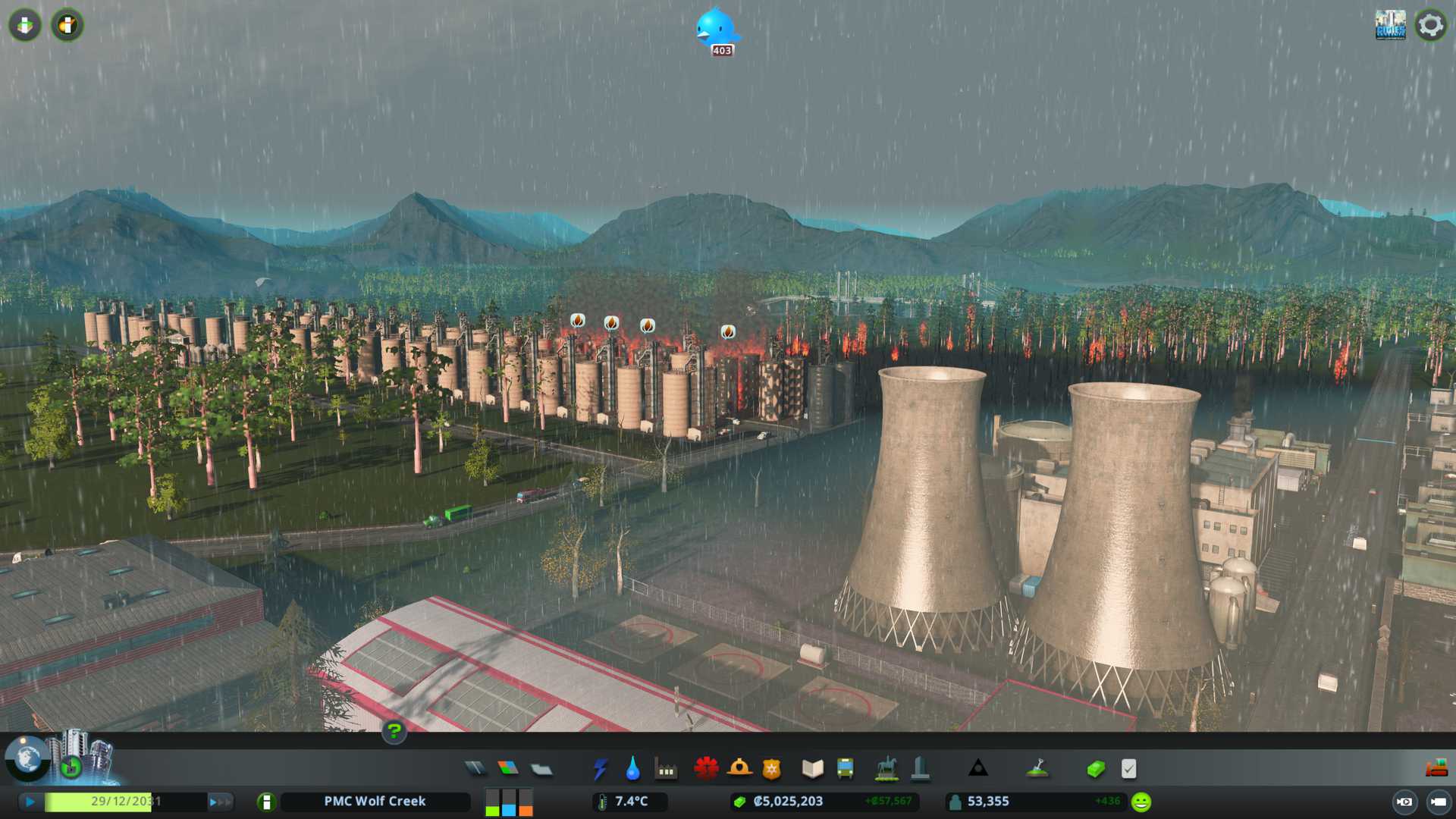Image resolution: width=1456 pixels, height=819 pixels.
Task: Open the green question mark advisor
Action: coord(394,731)
